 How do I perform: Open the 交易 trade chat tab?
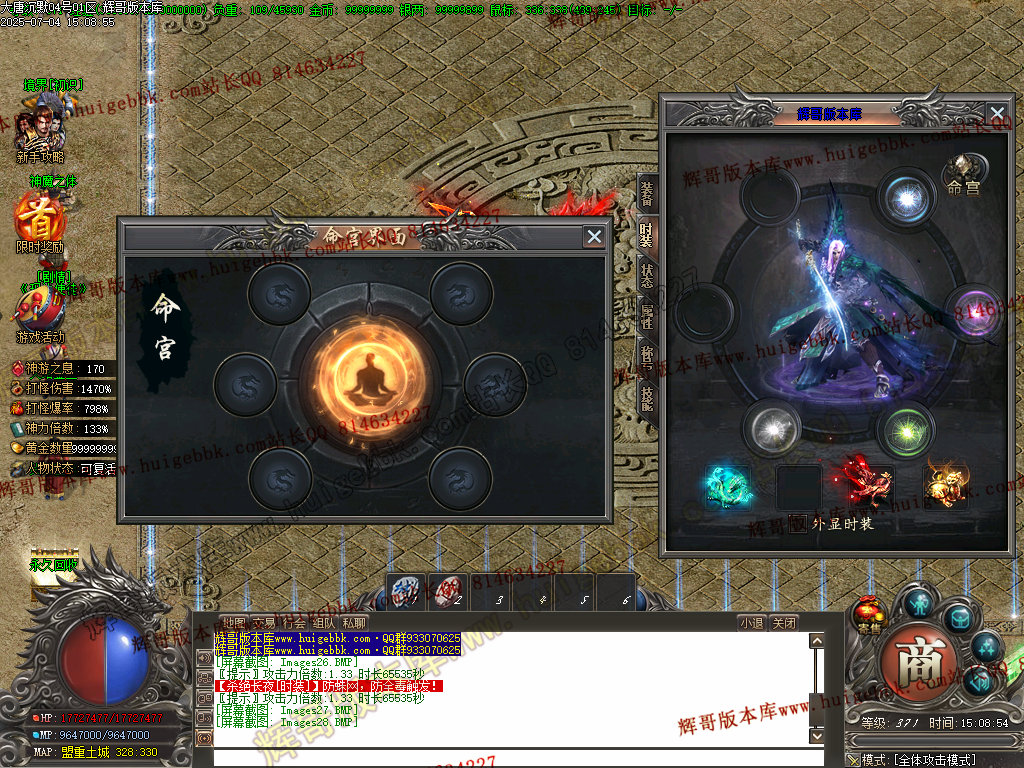[x=263, y=622]
